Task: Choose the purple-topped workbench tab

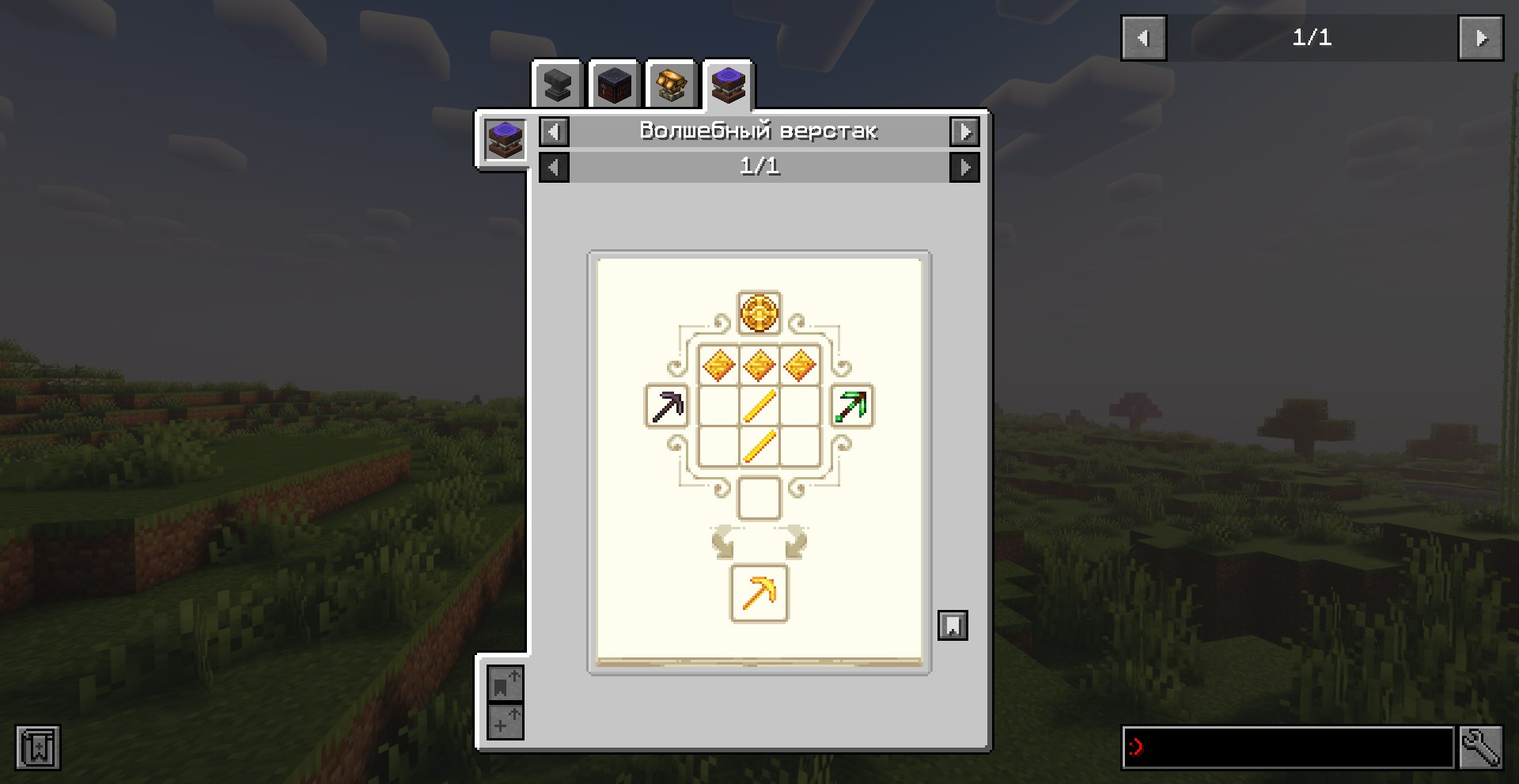Action: [728, 84]
